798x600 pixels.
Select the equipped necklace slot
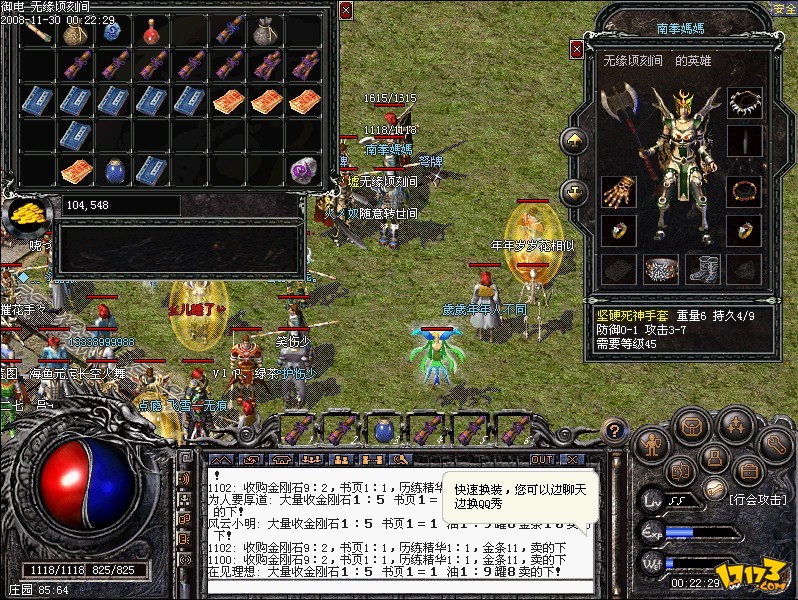742,103
